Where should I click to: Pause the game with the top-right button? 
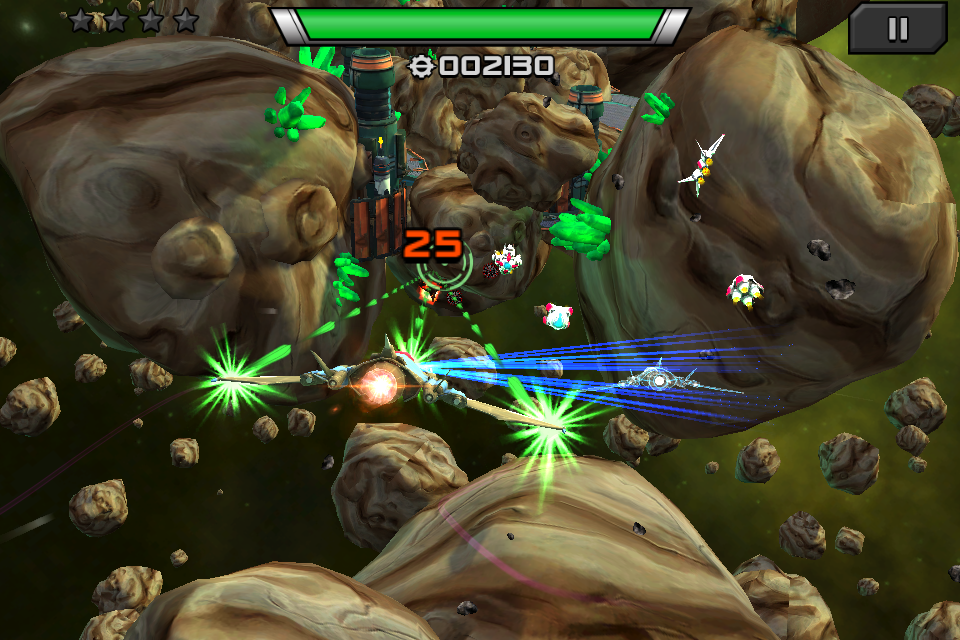pyautogui.click(x=897, y=28)
